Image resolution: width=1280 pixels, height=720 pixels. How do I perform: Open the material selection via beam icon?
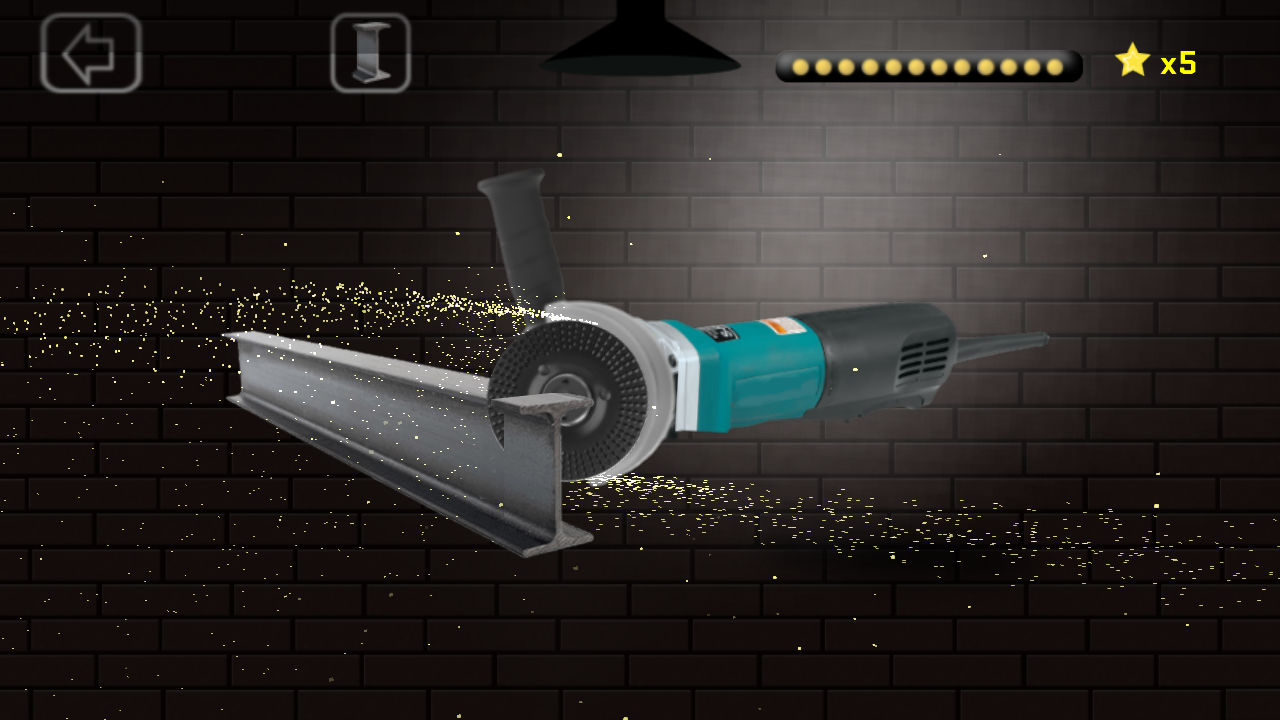click(x=372, y=54)
